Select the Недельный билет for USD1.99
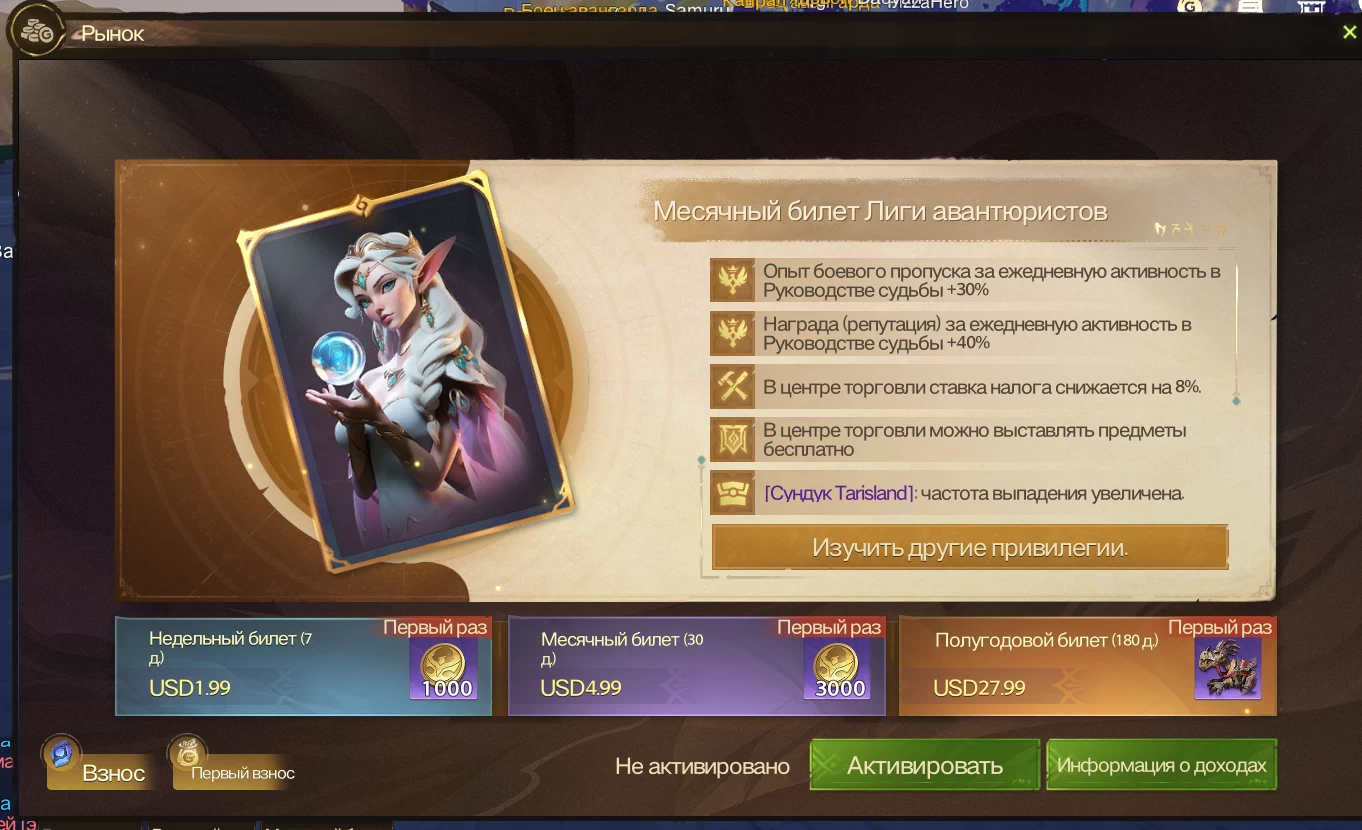The image size is (1362, 830). click(303, 666)
